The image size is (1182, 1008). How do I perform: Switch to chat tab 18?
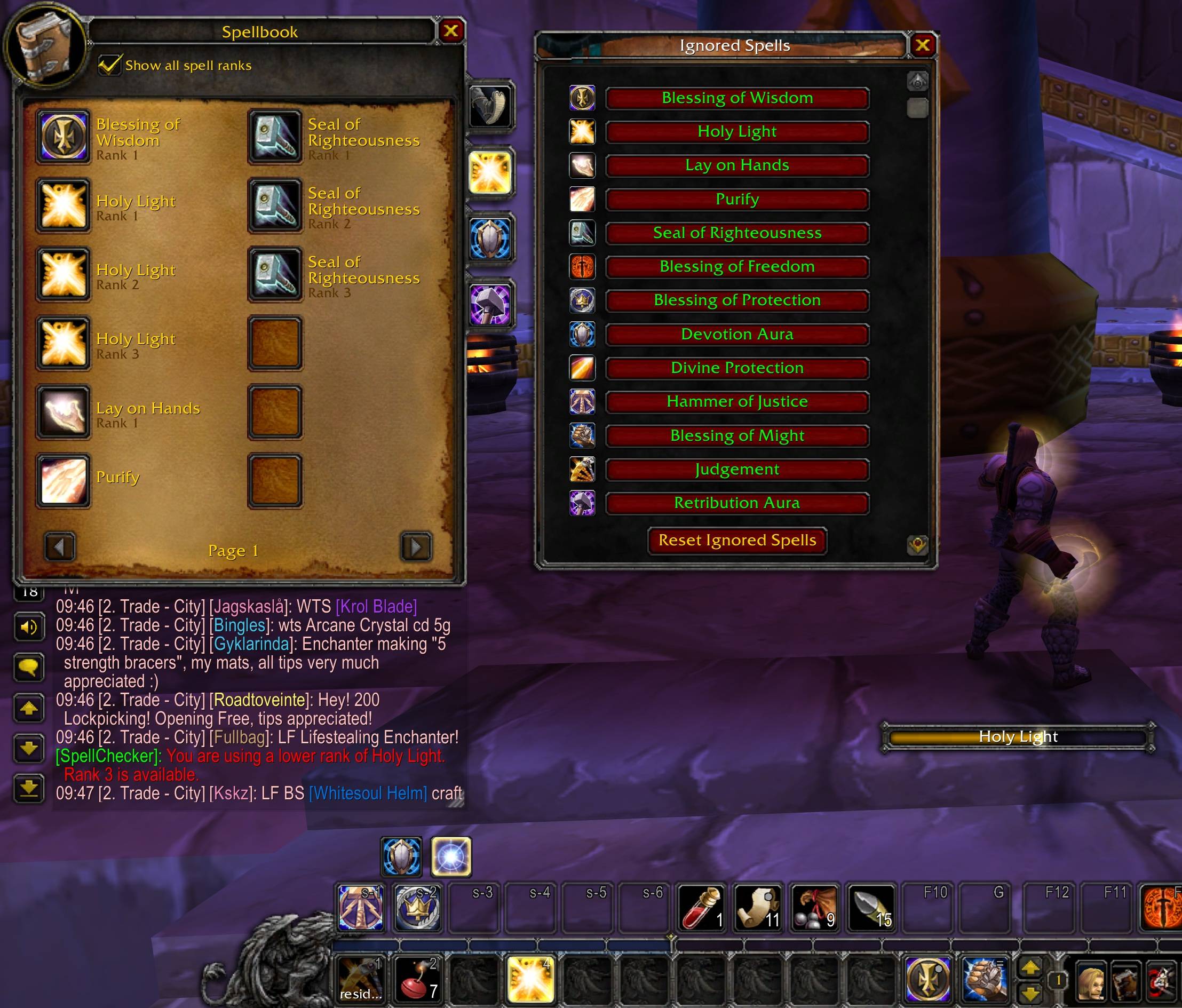click(x=30, y=593)
